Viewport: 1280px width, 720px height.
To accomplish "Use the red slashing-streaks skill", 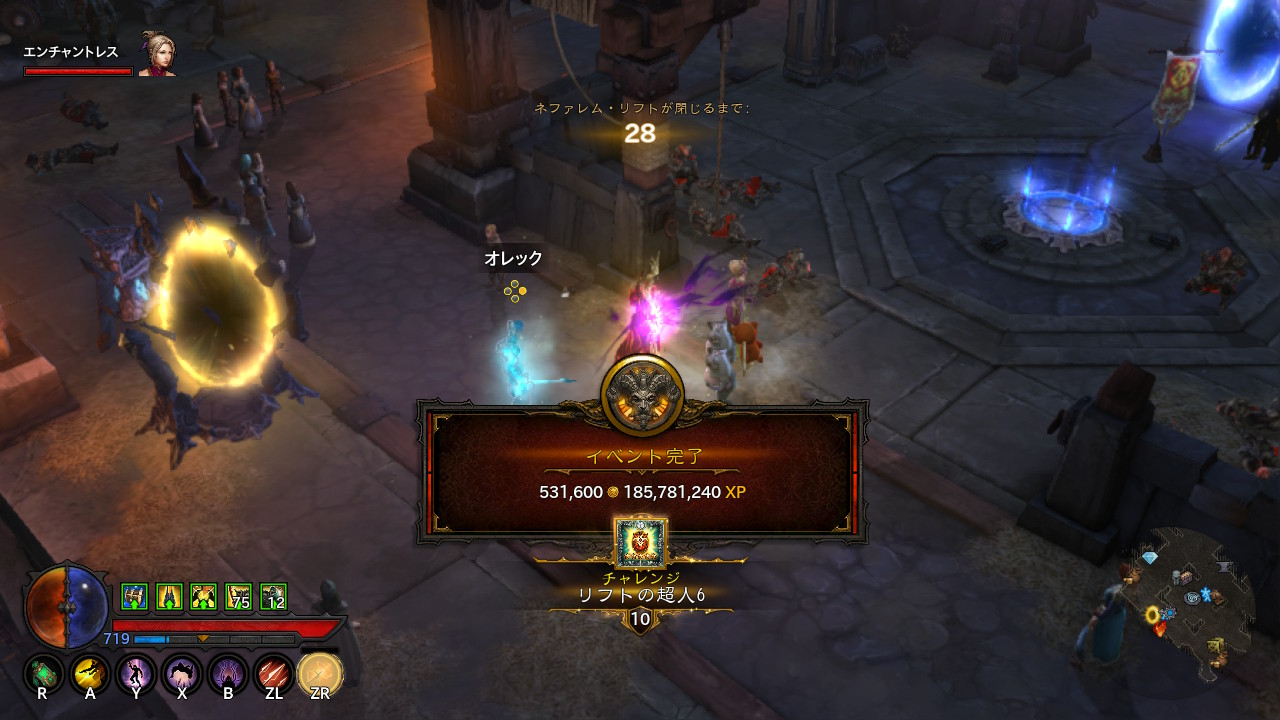I will 274,674.
